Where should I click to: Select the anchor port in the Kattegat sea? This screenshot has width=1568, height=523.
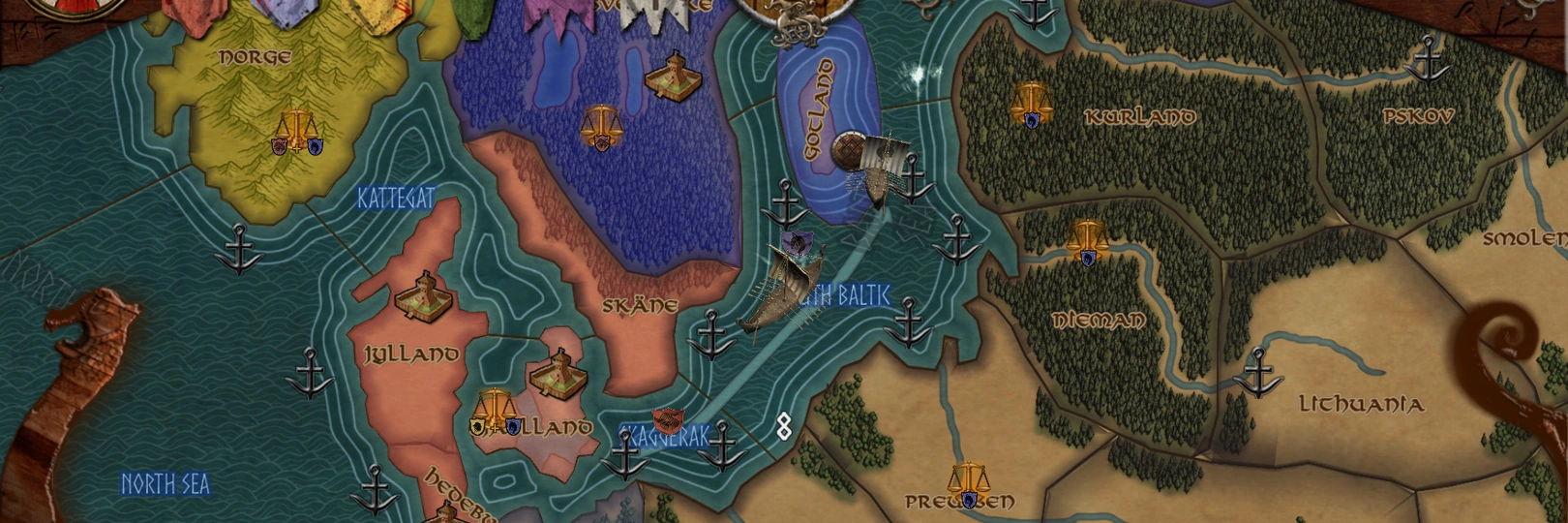point(237,249)
